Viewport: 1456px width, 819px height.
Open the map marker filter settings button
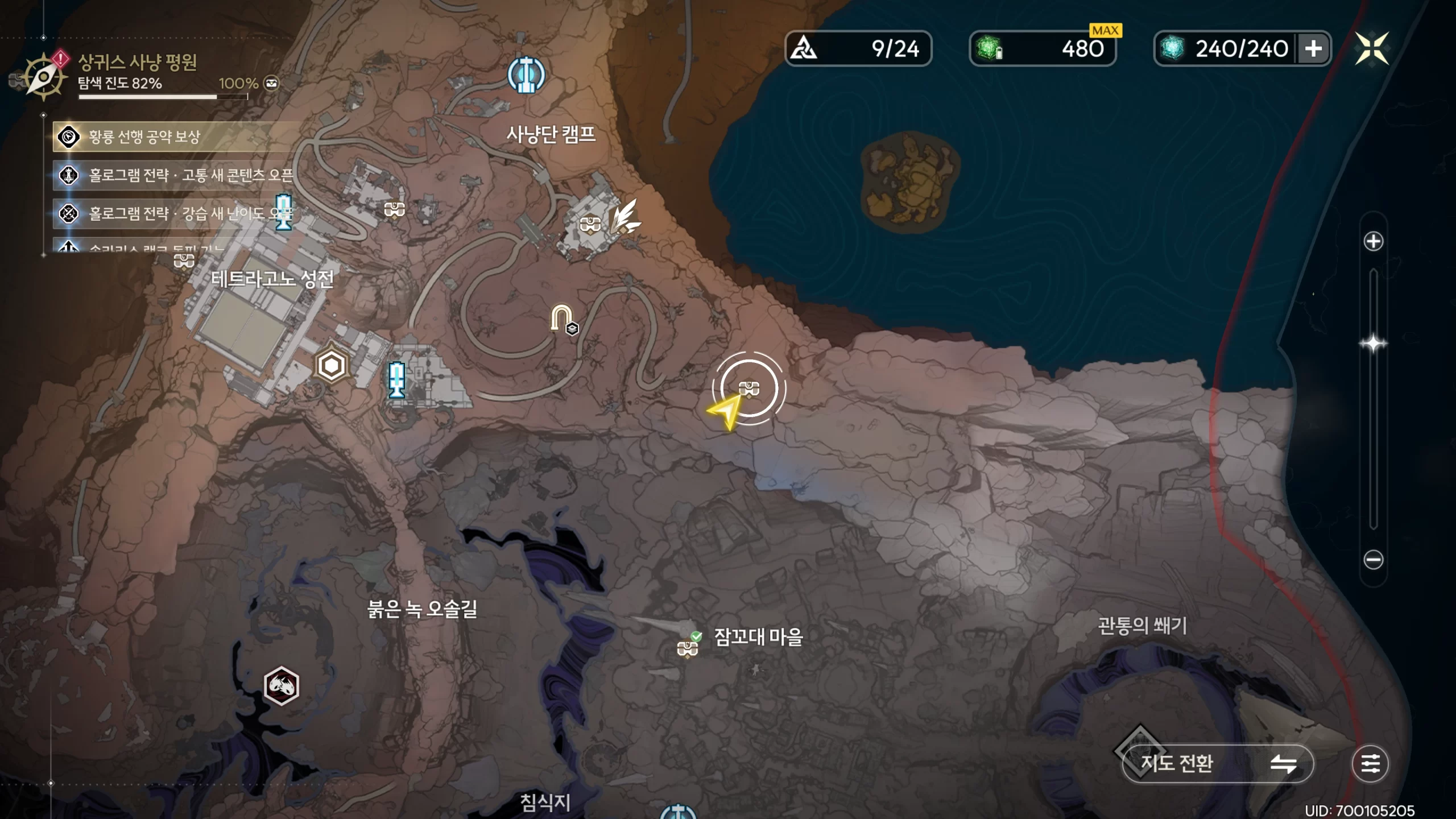click(1370, 763)
